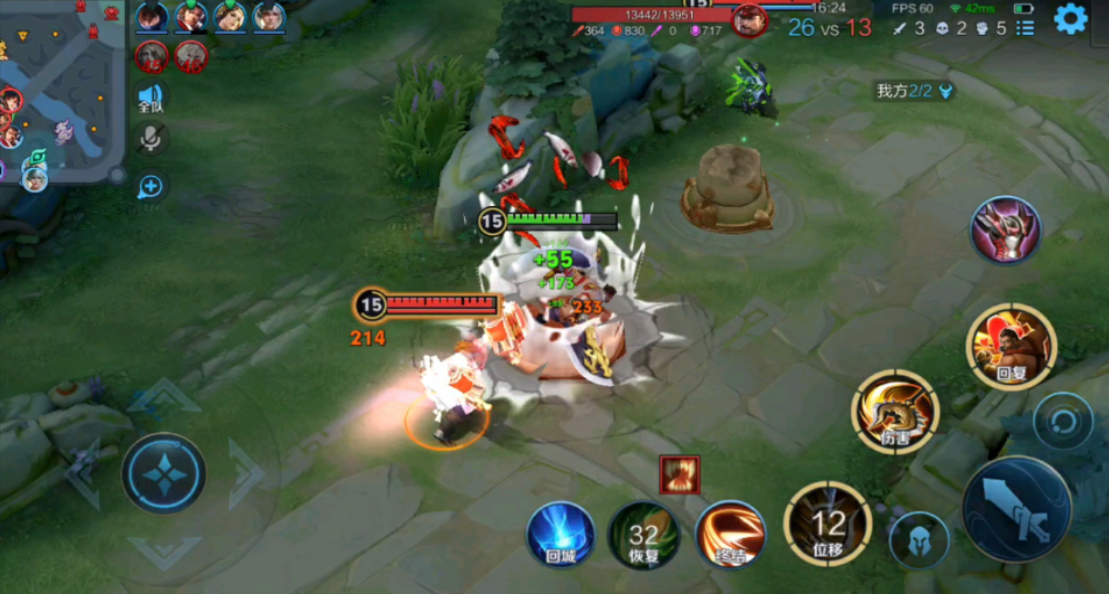Select the blonde teammate portrait

(230, 17)
